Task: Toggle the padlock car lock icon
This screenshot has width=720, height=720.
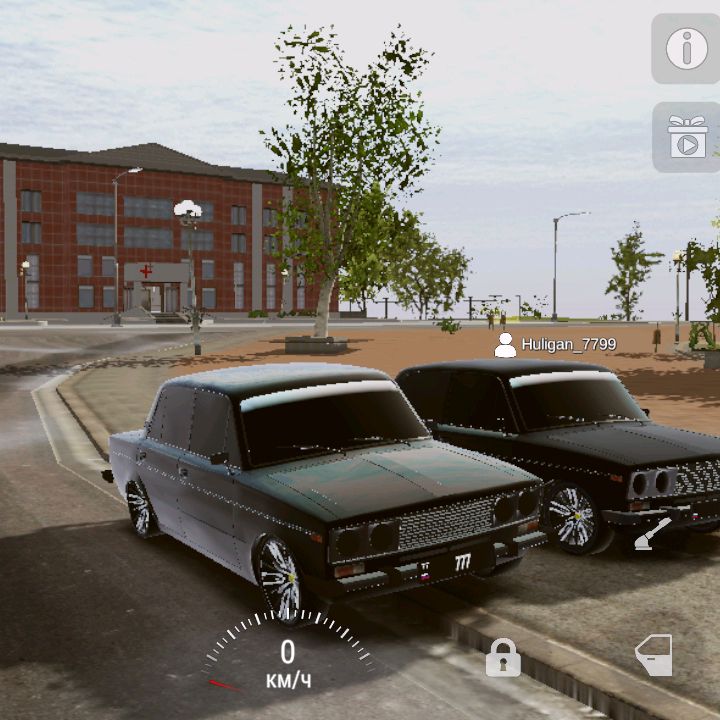Action: tap(503, 658)
